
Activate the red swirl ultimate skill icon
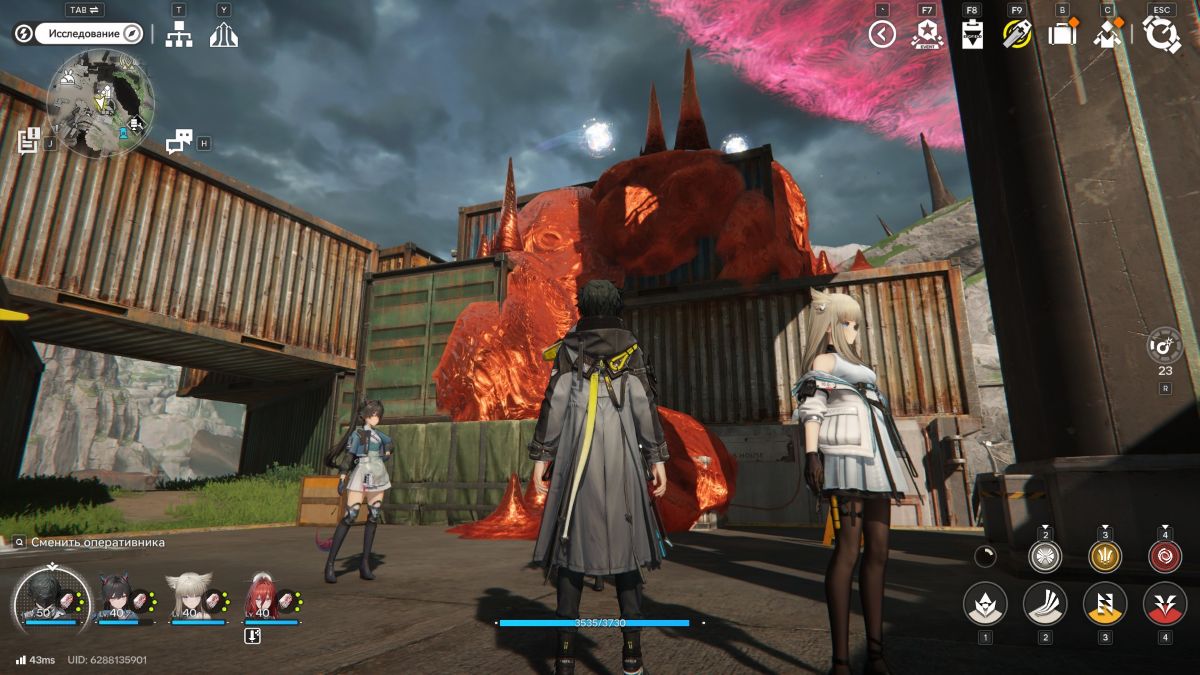pos(1165,557)
